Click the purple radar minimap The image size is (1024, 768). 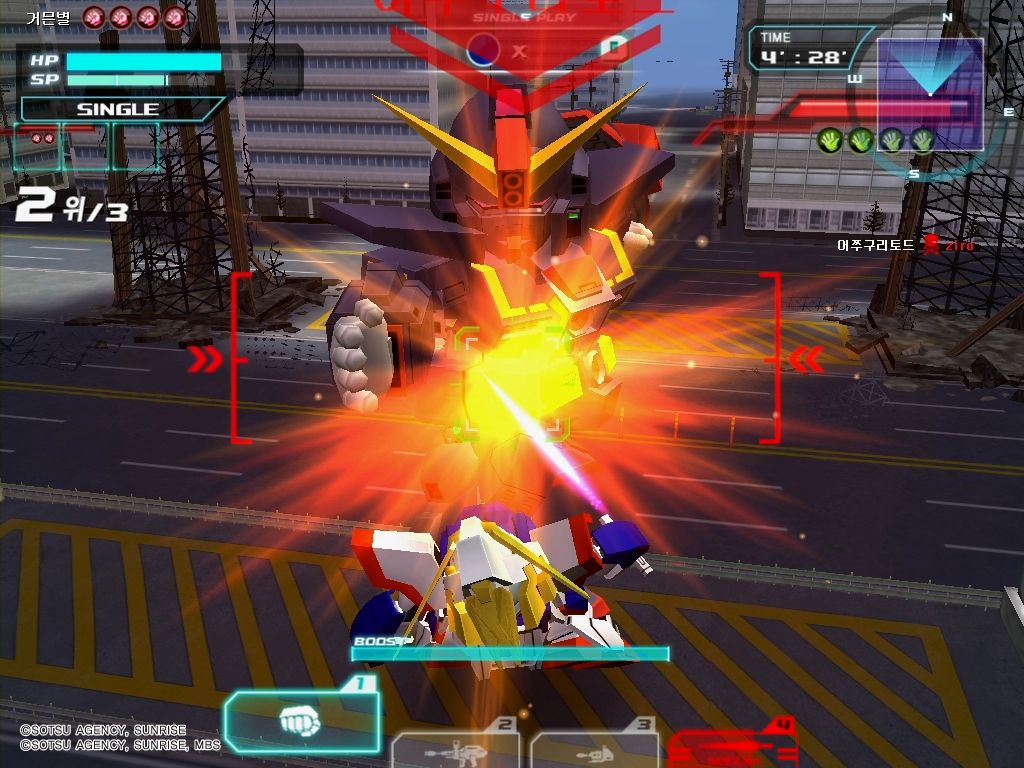click(929, 83)
